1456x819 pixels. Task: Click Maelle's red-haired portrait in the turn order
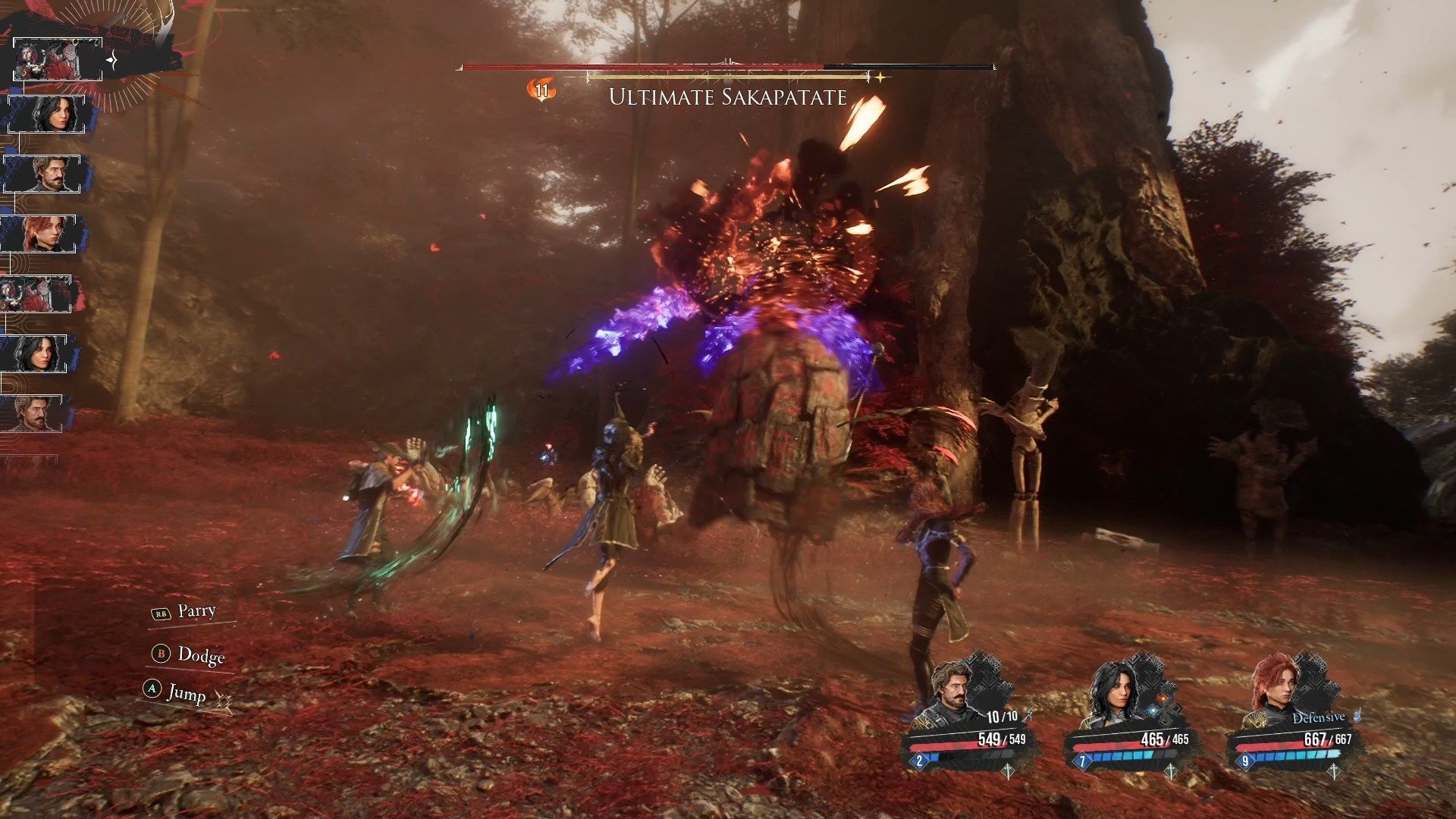(42, 234)
